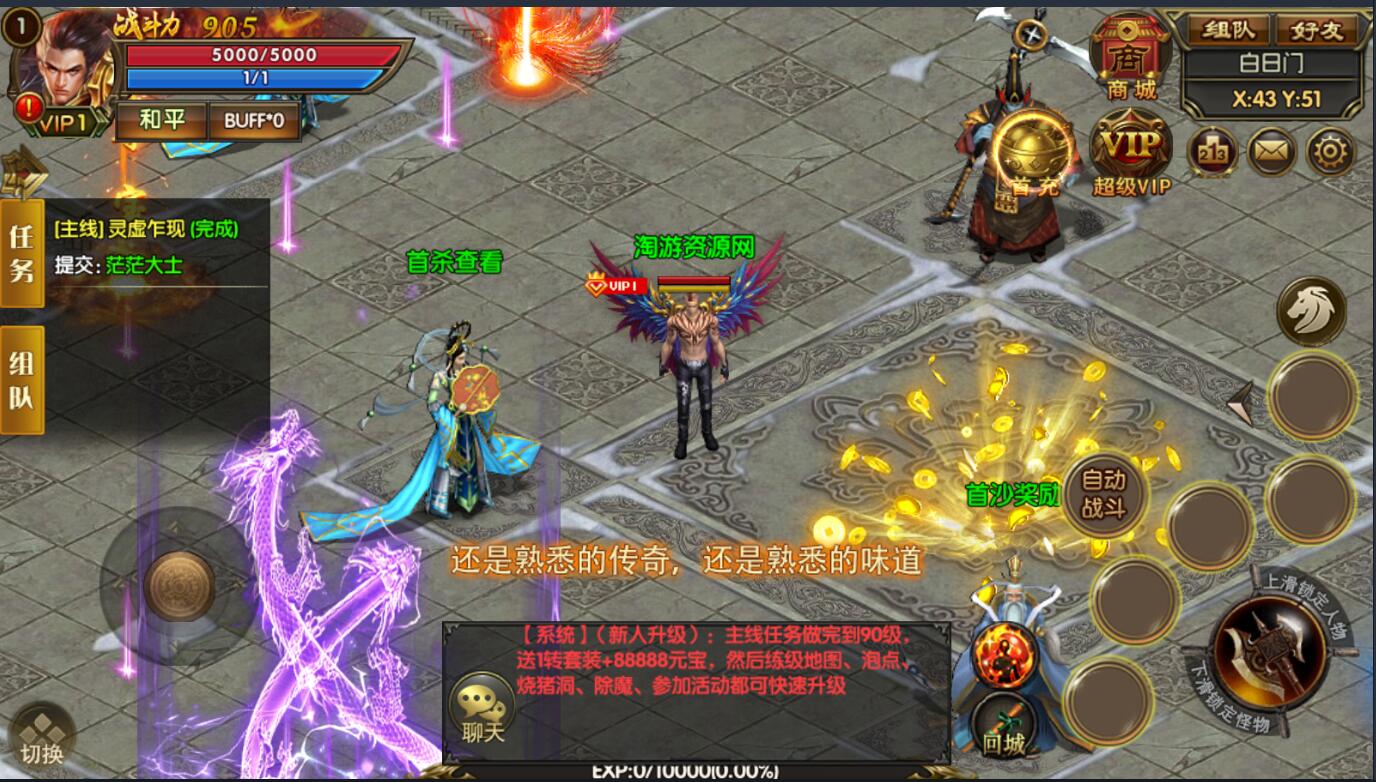
Task: Mount up with the horse icon
Action: (x=1311, y=312)
